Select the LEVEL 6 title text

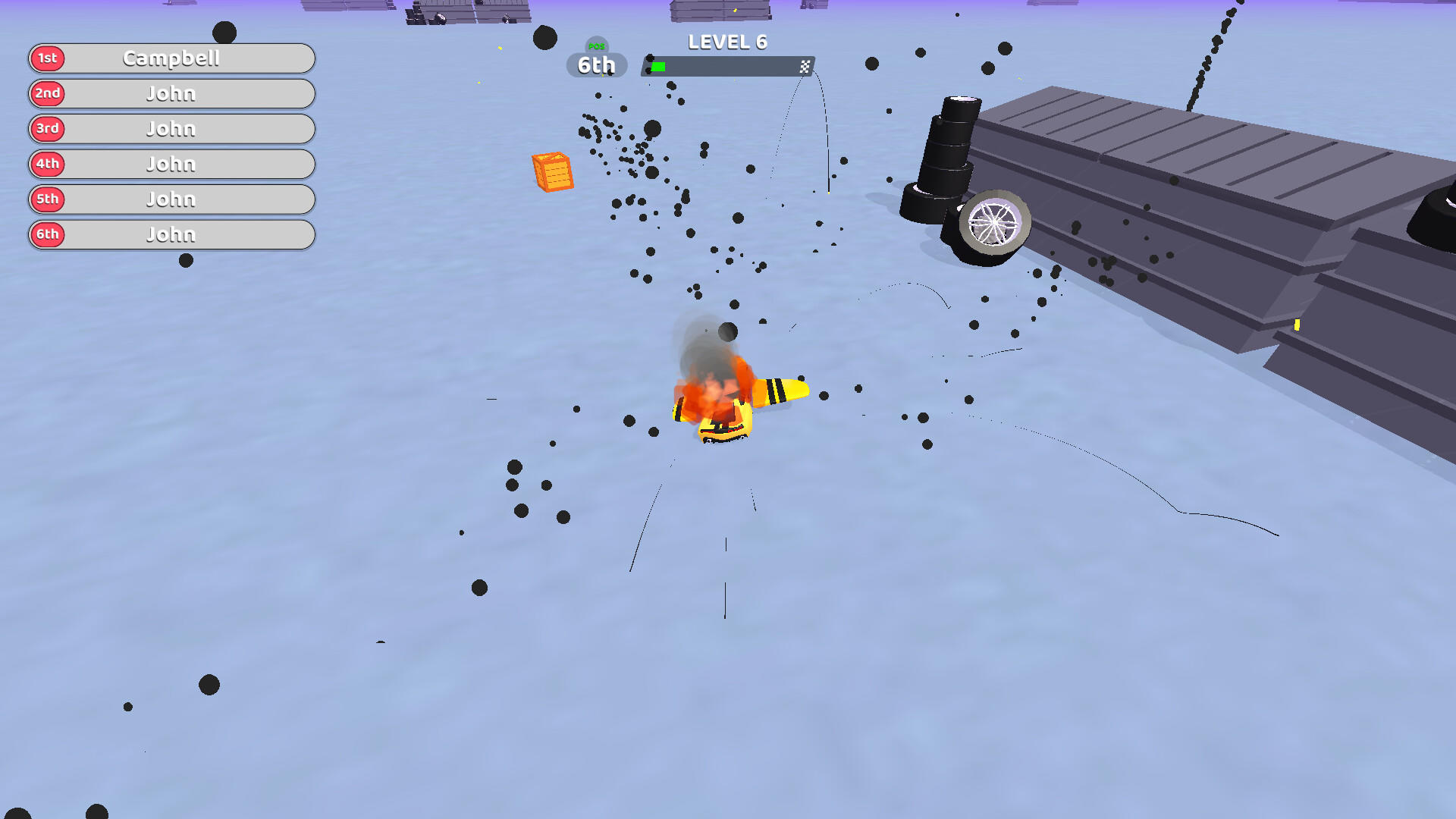[726, 42]
